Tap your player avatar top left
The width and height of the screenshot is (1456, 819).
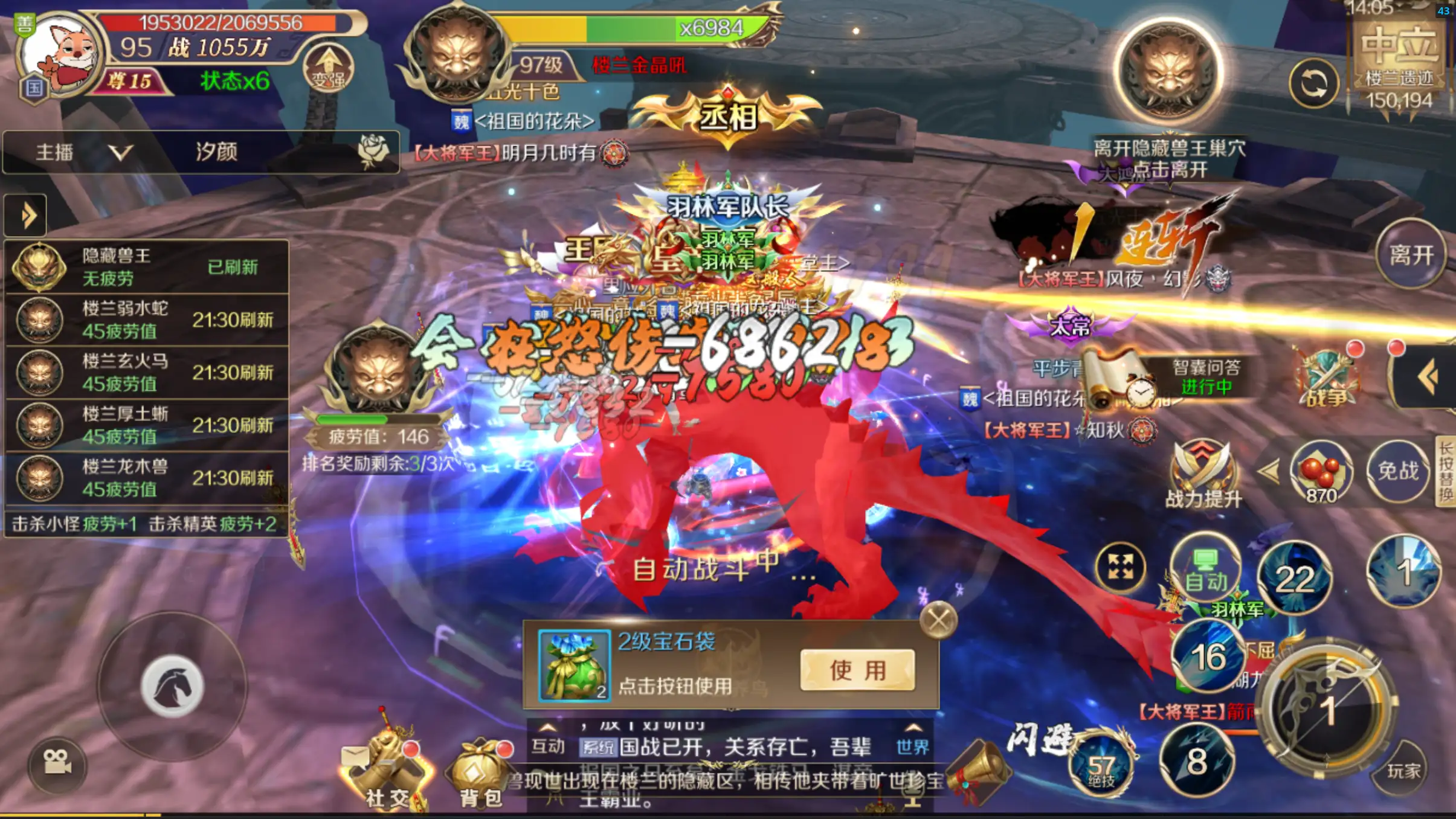coord(60,54)
